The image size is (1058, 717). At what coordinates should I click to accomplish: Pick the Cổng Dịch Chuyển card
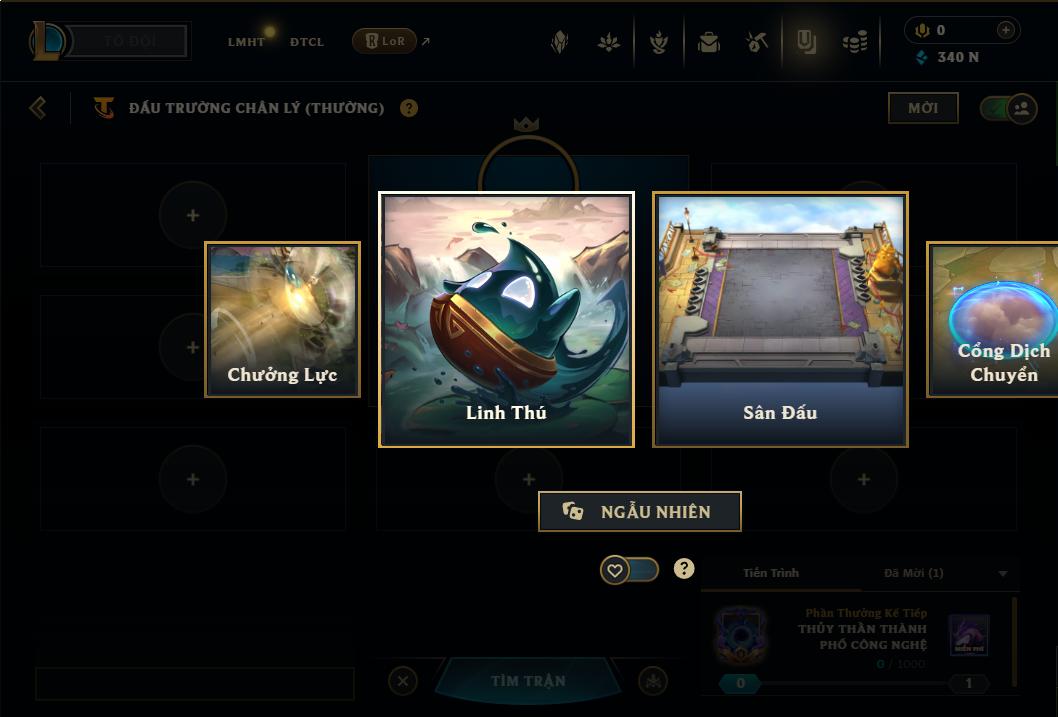[993, 320]
